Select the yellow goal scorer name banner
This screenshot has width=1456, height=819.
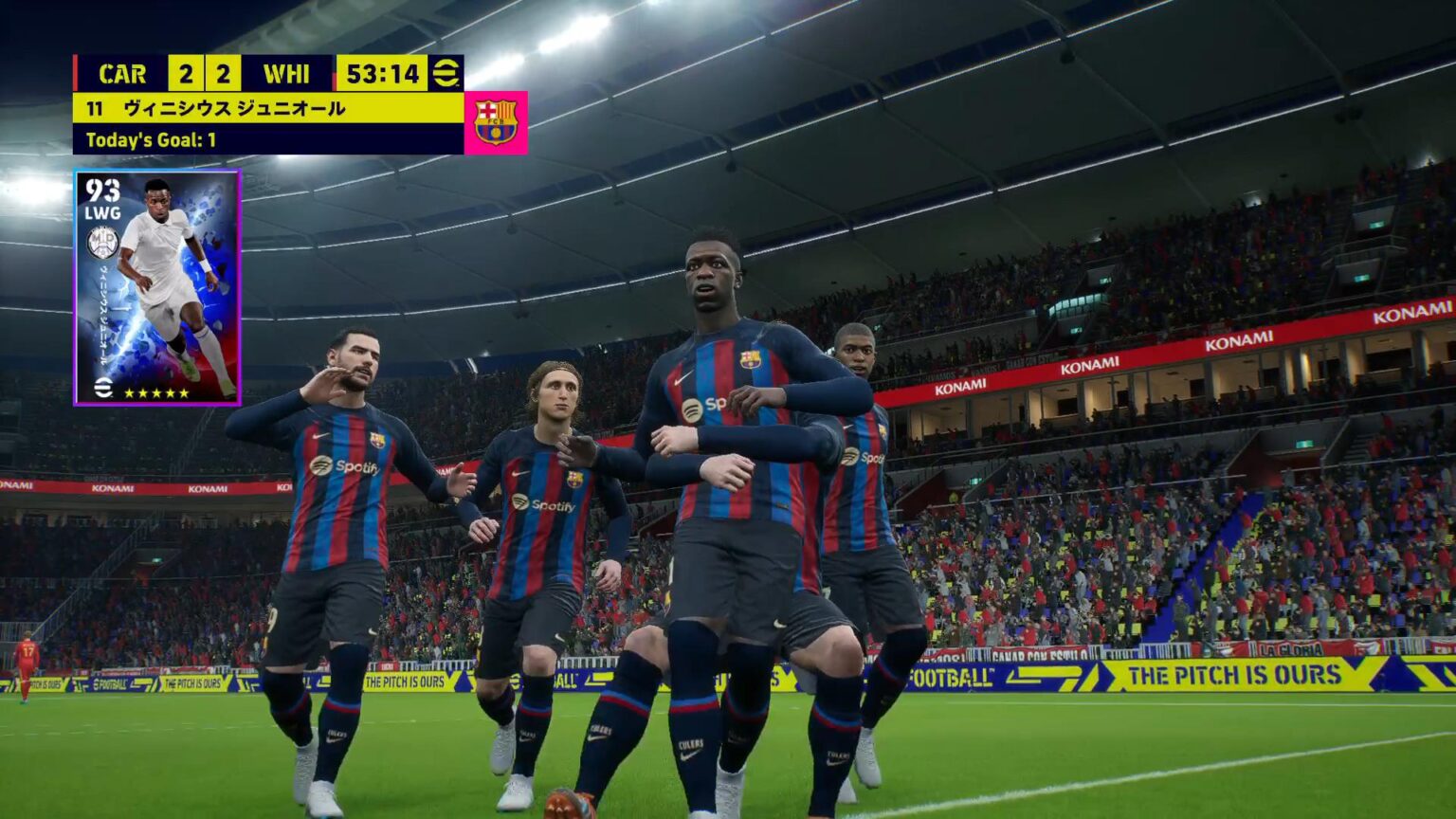point(268,108)
